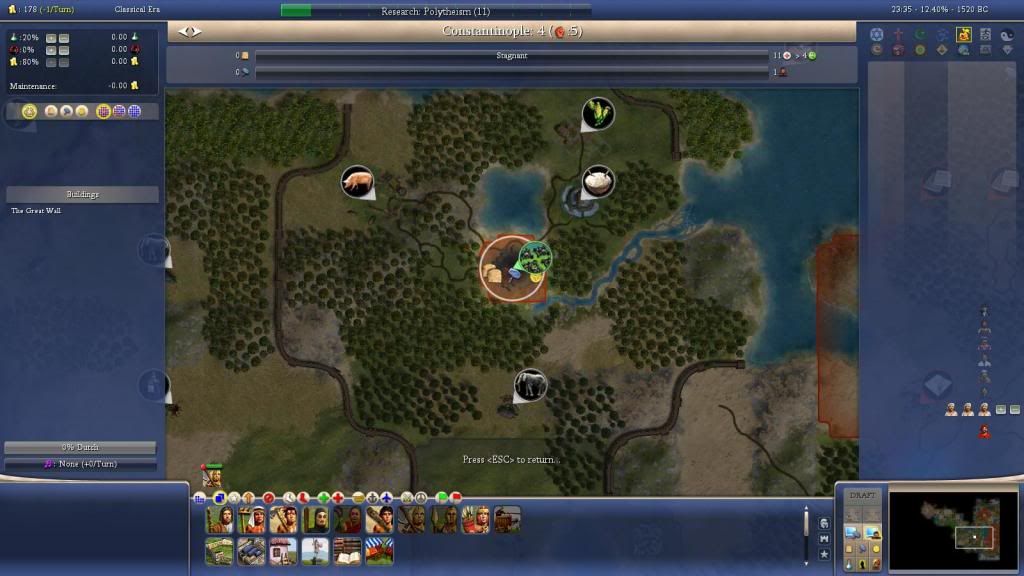Toggle the Draft button
Image resolution: width=1024 pixels, height=576 pixels.
[861, 496]
